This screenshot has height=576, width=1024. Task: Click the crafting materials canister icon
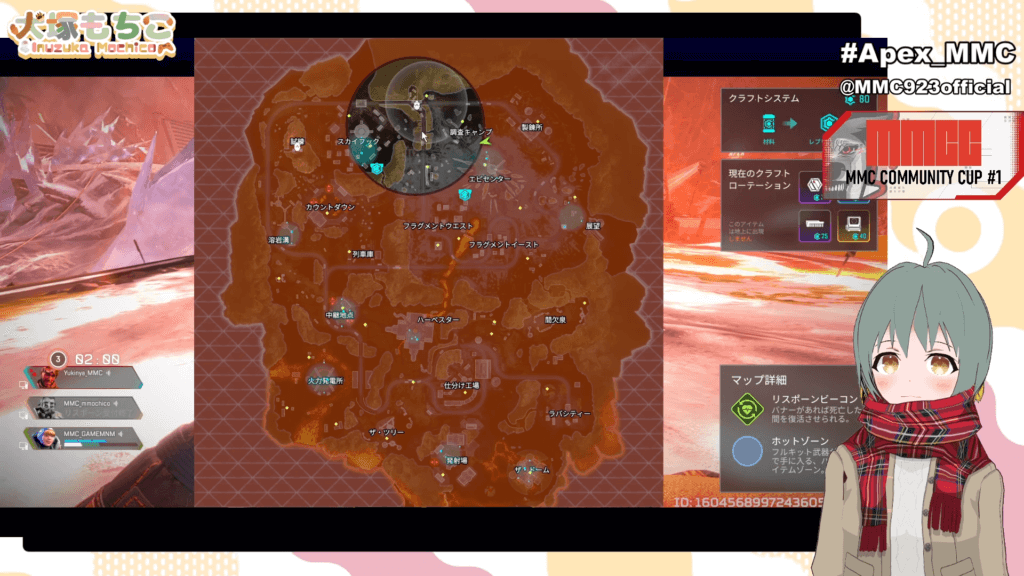point(769,124)
